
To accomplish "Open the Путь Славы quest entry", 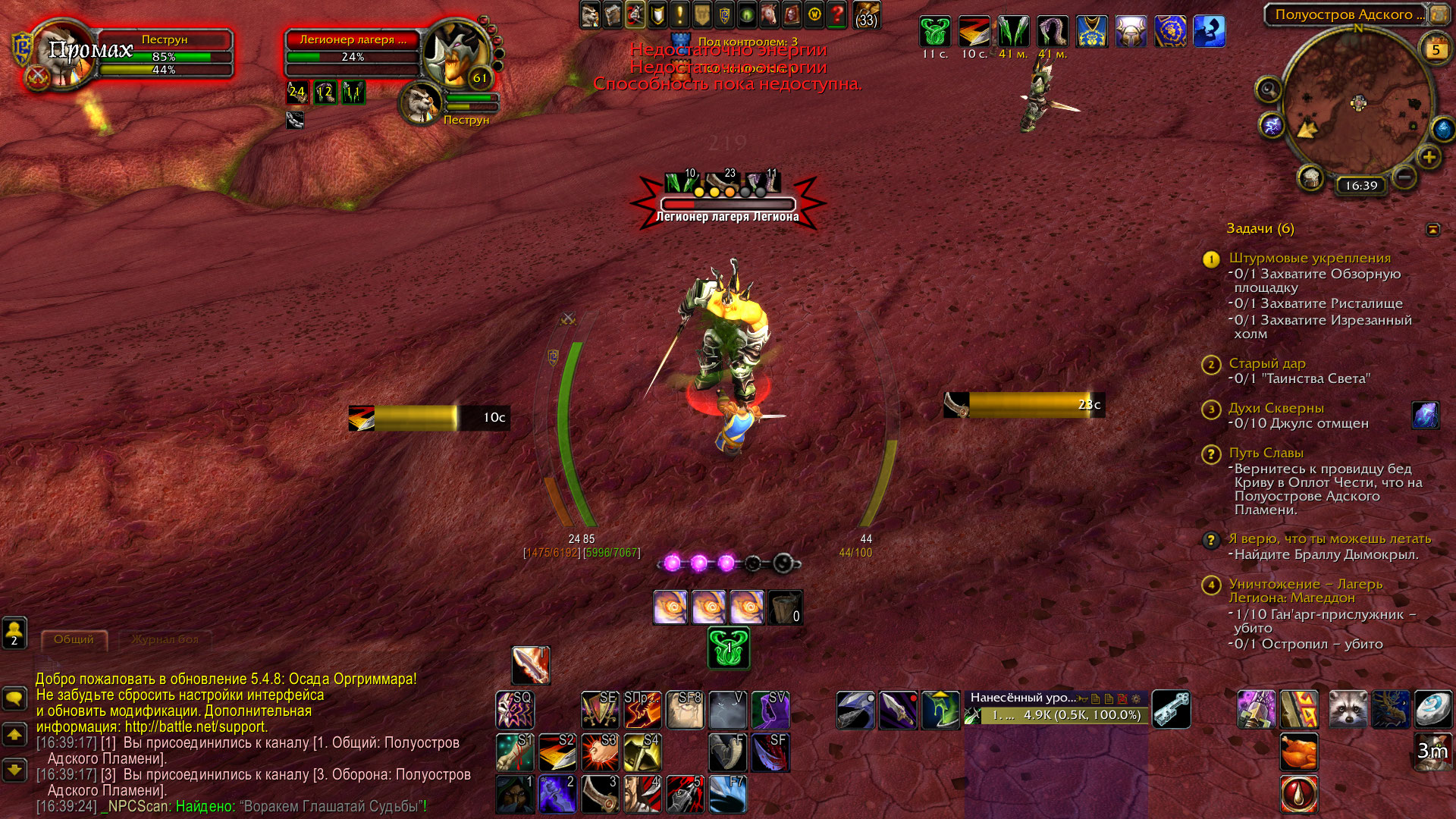I will (1266, 453).
